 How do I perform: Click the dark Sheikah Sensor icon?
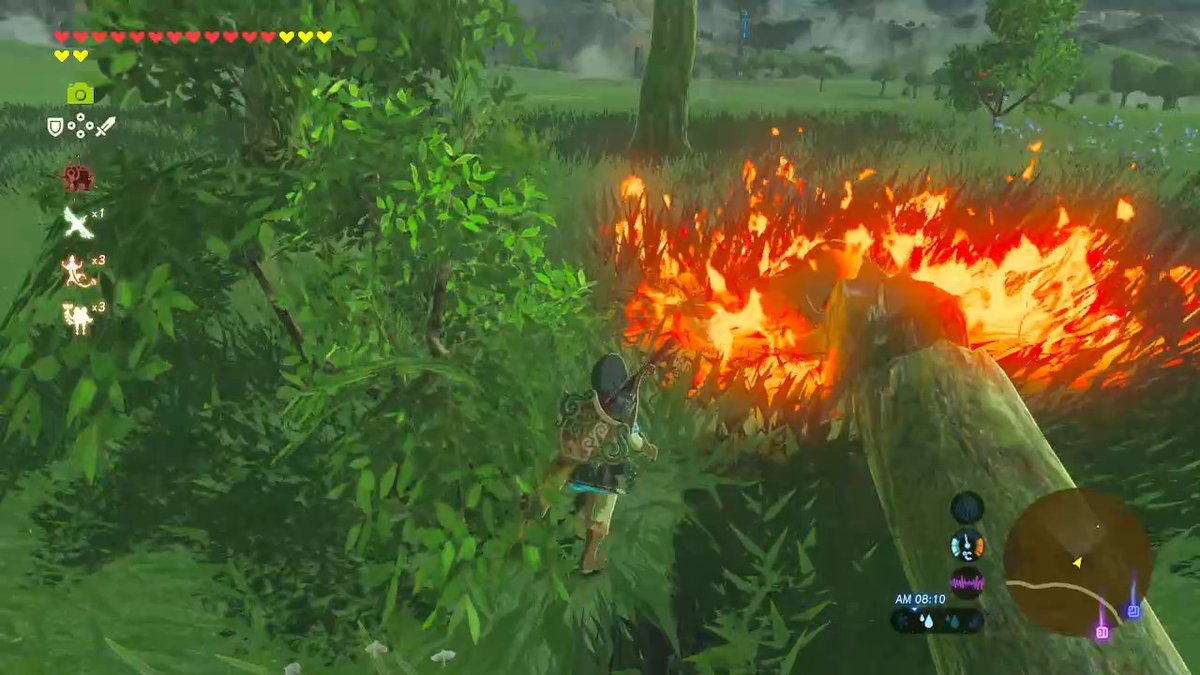coord(967,507)
